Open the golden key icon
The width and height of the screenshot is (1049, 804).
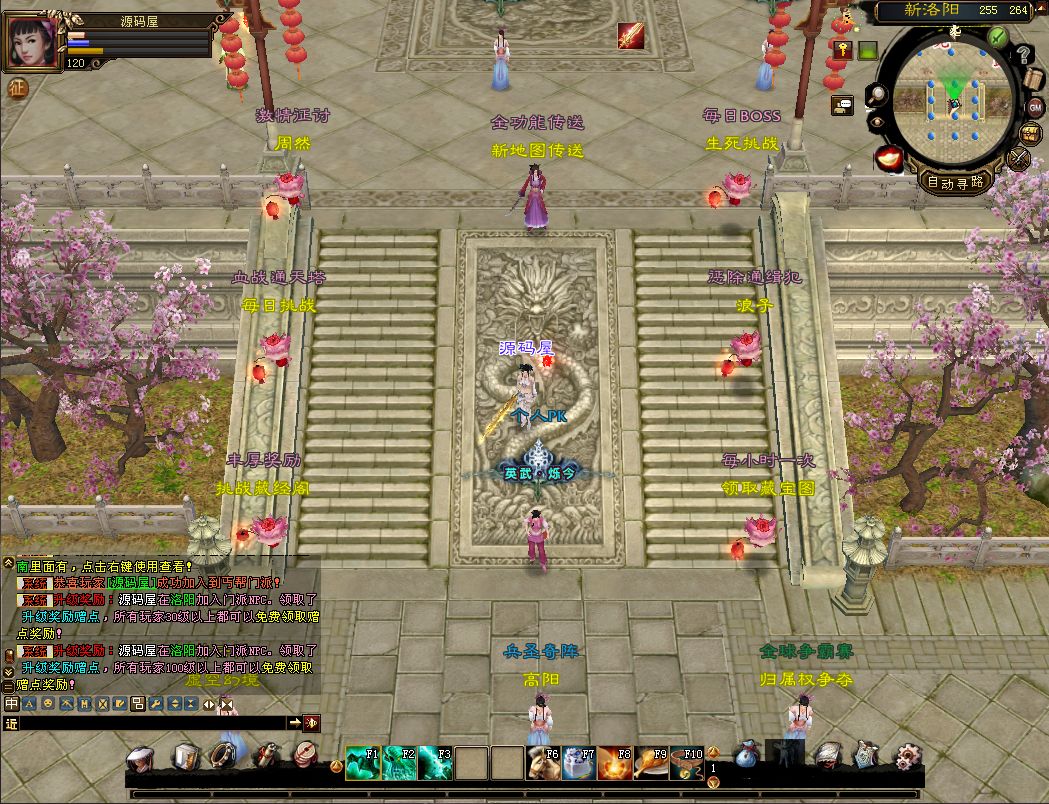pyautogui.click(x=843, y=50)
